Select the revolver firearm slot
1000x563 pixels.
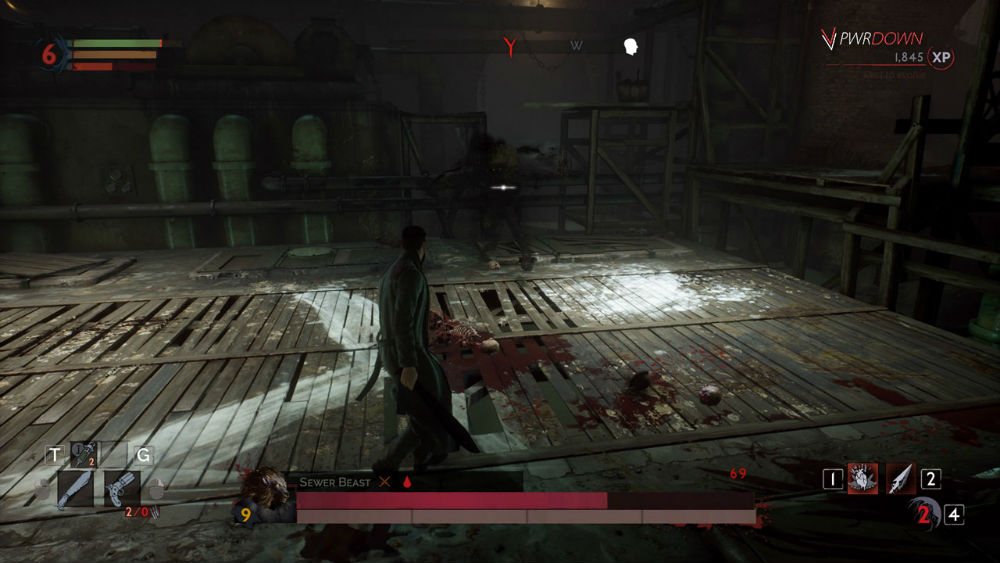coord(122,490)
